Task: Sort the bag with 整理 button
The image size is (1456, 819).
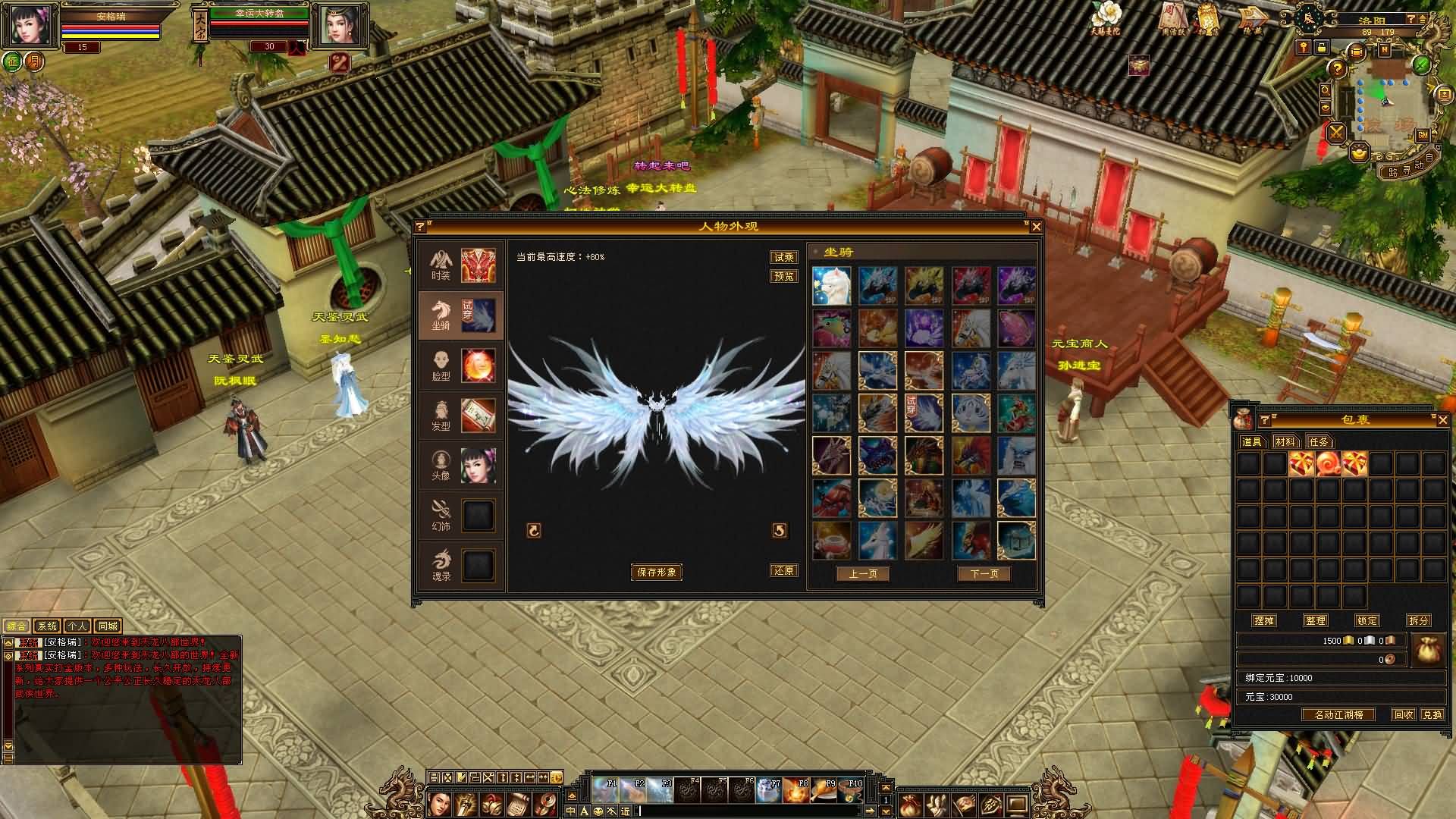Action: click(x=1316, y=620)
